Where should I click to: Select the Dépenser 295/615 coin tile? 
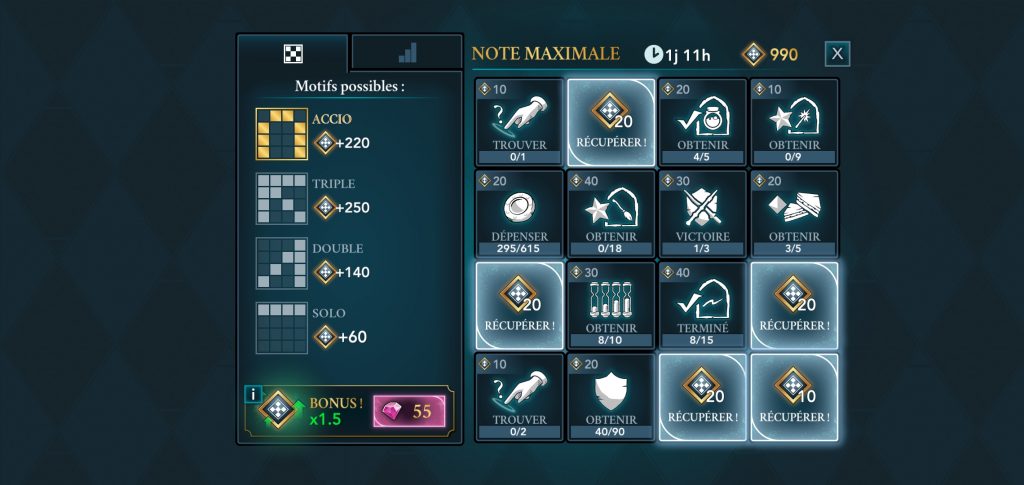(519, 214)
